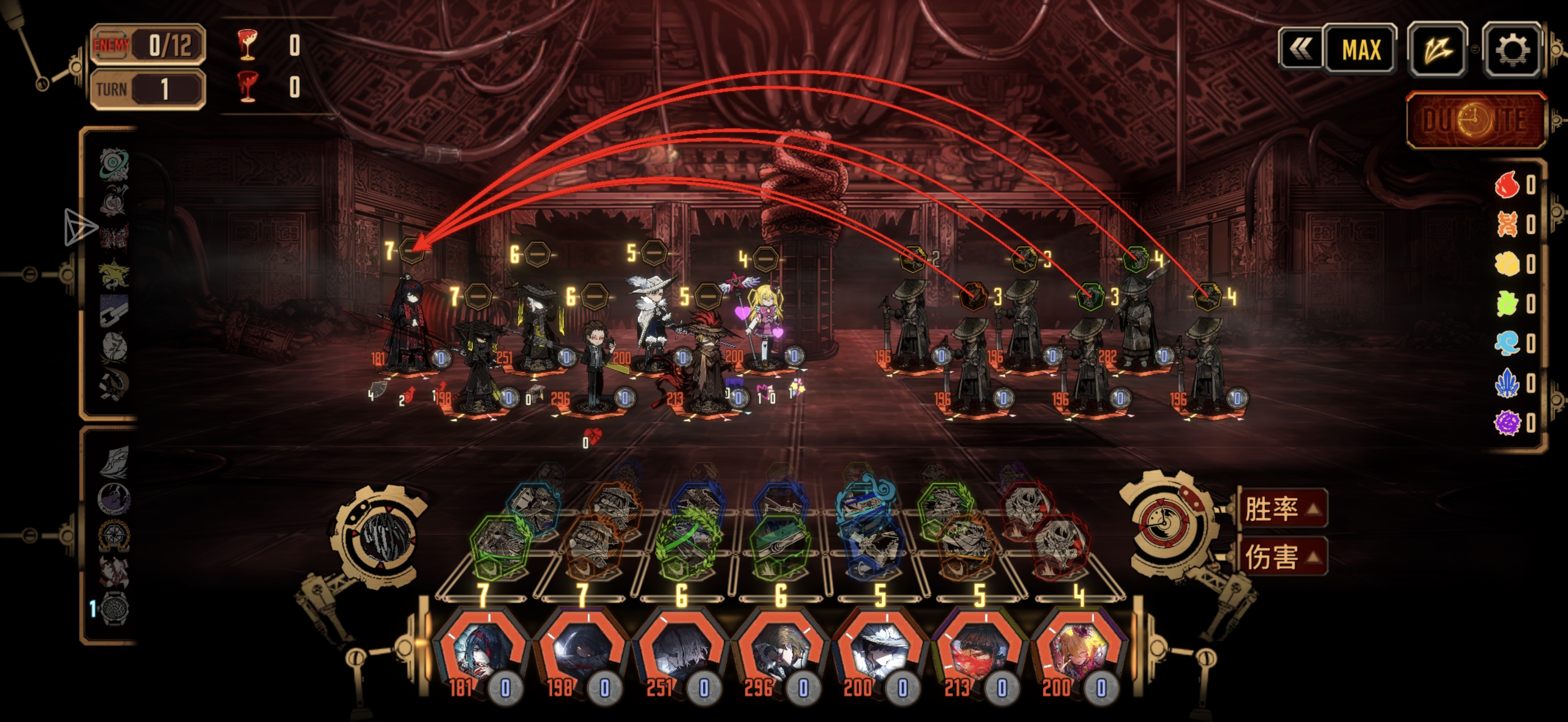The width and height of the screenshot is (1568, 722).
Task: Click the wristwatch icon in left panel
Action: (115, 608)
